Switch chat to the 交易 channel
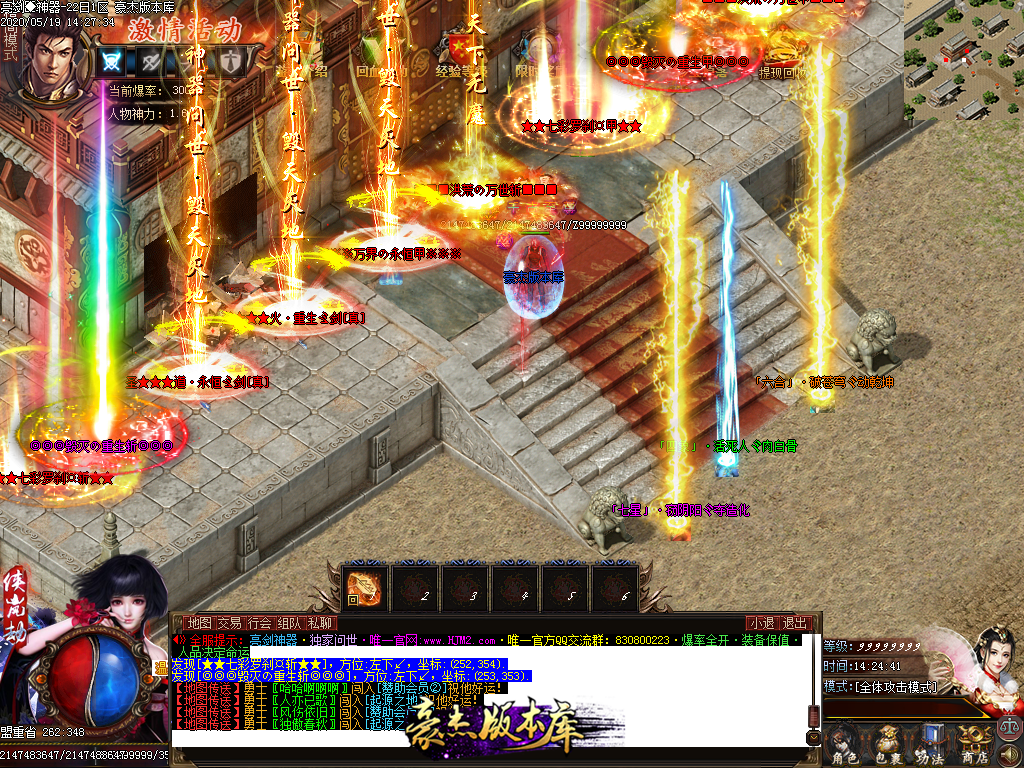 pos(229,623)
